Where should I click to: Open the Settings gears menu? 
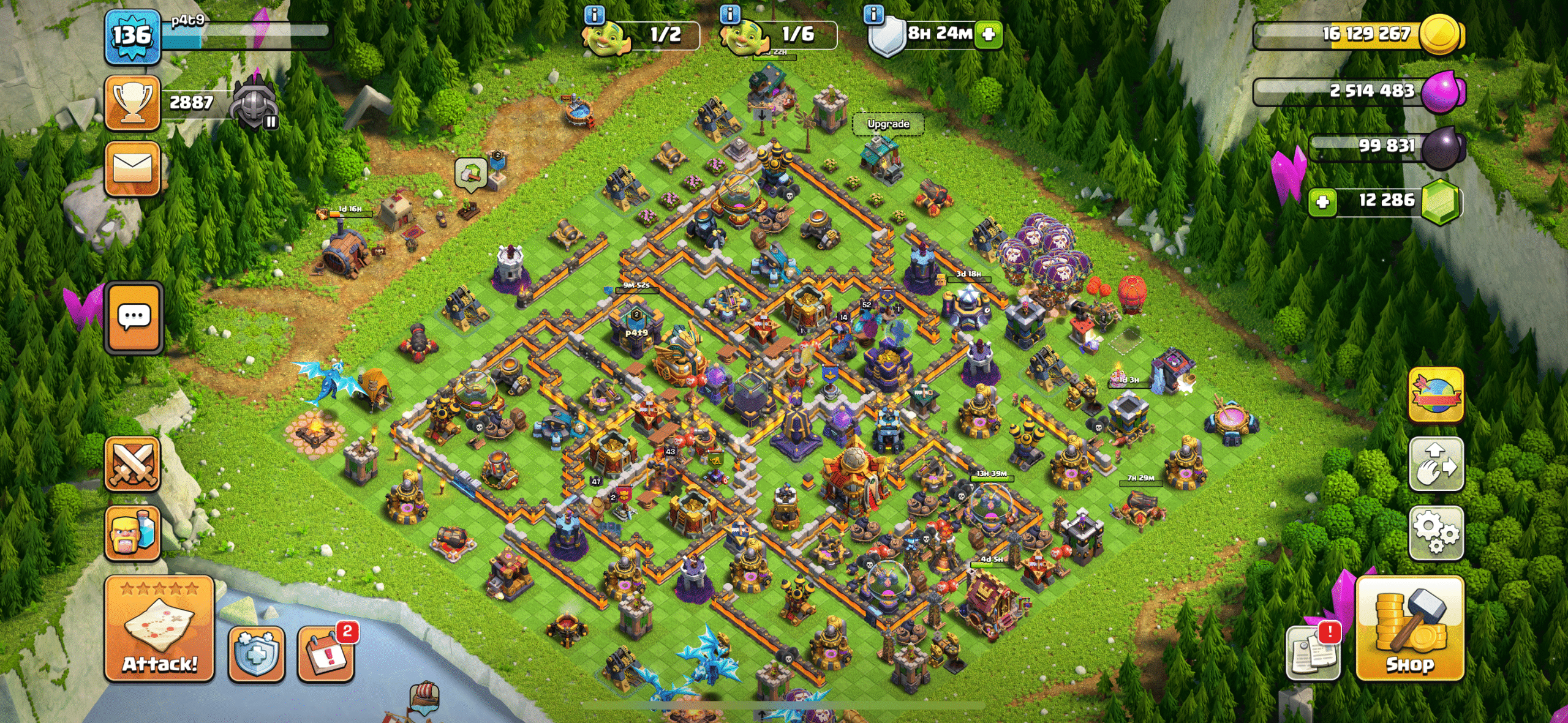(1436, 533)
